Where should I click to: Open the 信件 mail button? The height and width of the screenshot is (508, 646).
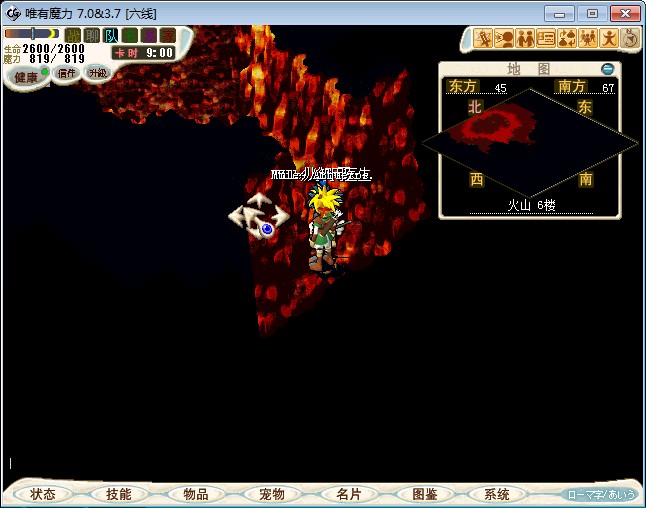pyautogui.click(x=67, y=73)
